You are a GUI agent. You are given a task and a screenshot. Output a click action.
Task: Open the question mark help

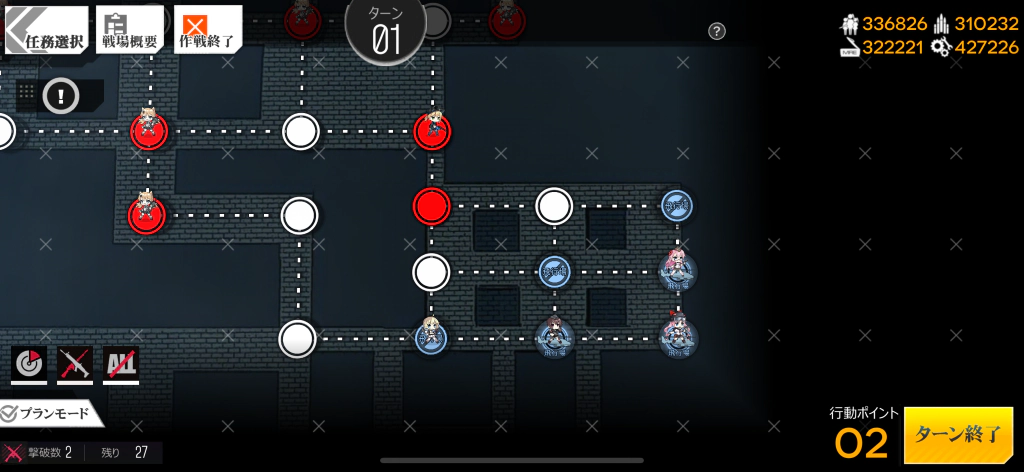tap(717, 31)
